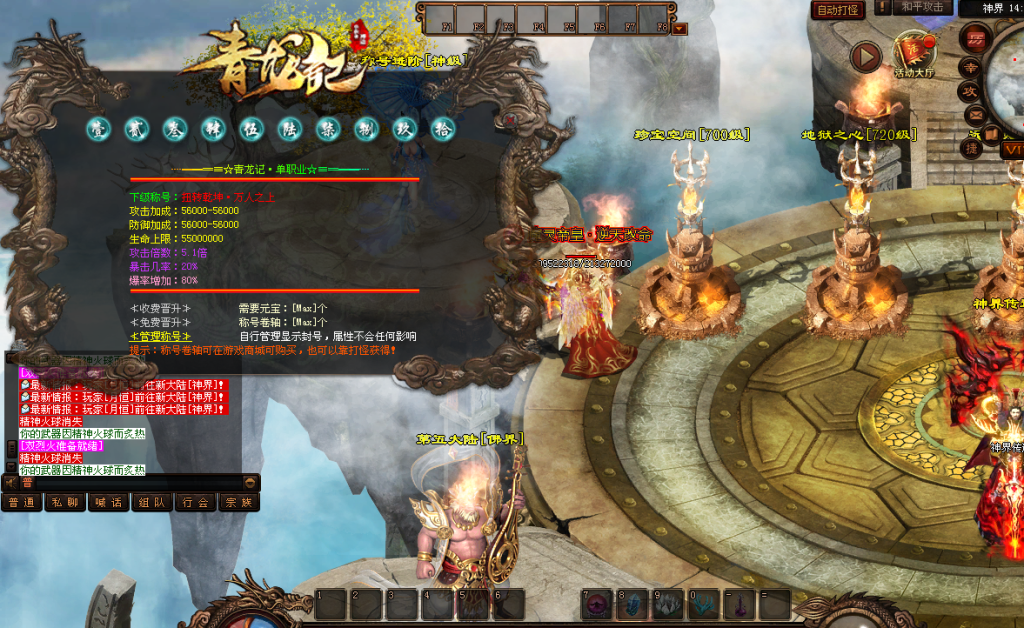Image resolution: width=1024 pixels, height=628 pixels.
Task: Switch chat to the 普通 channel
Action: click(x=21, y=502)
